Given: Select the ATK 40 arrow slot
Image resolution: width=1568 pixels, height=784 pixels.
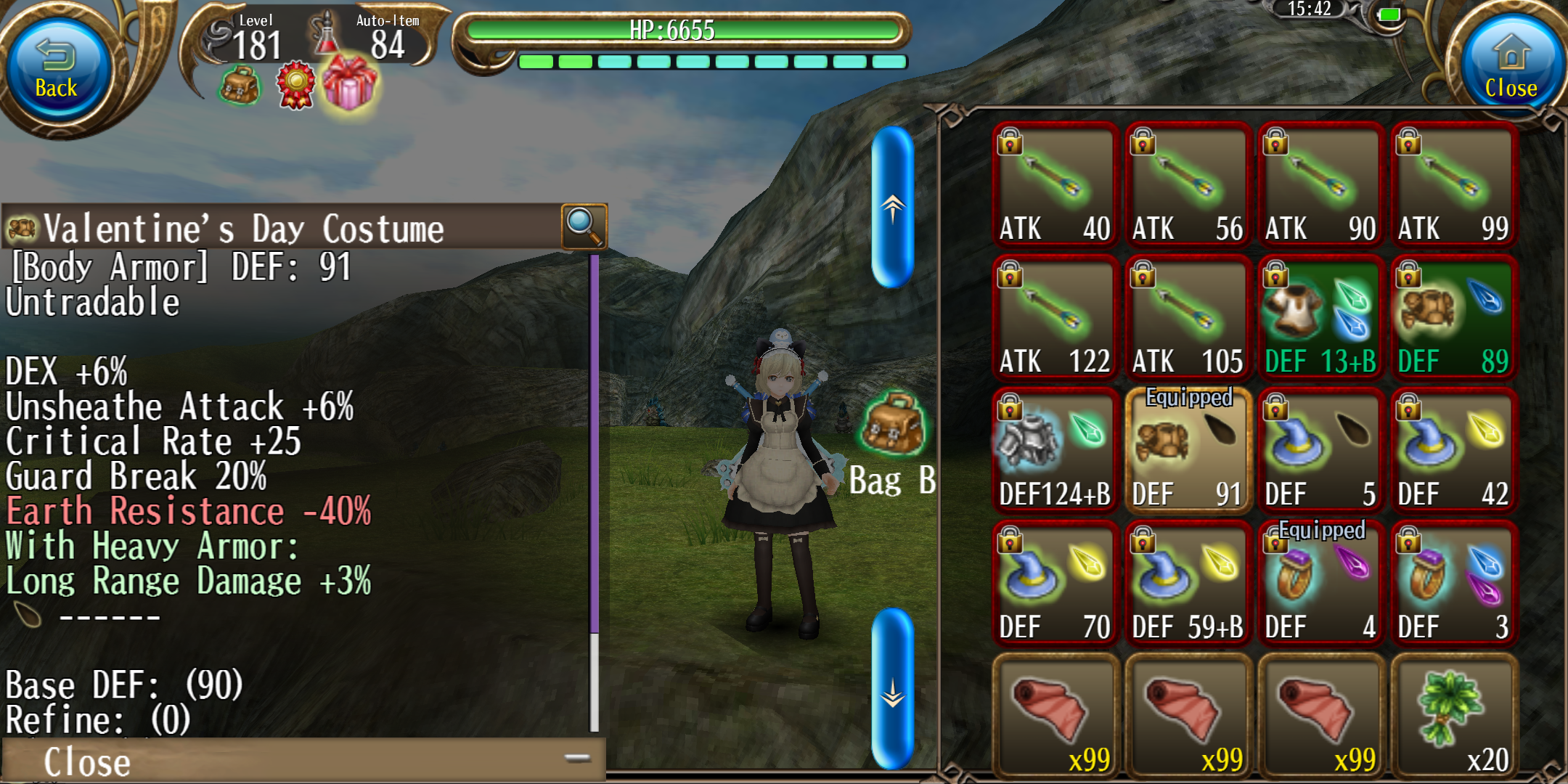Looking at the screenshot, I should tap(1054, 186).
